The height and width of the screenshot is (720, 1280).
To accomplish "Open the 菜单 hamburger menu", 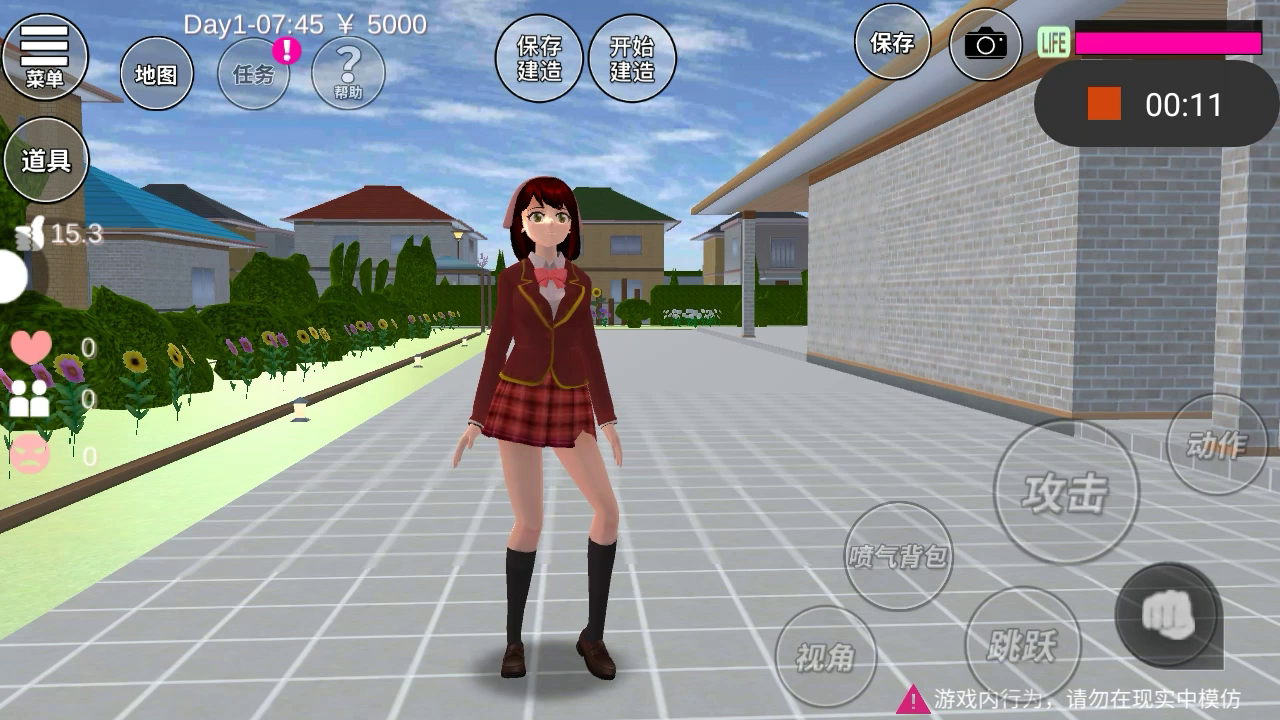I will pos(45,56).
